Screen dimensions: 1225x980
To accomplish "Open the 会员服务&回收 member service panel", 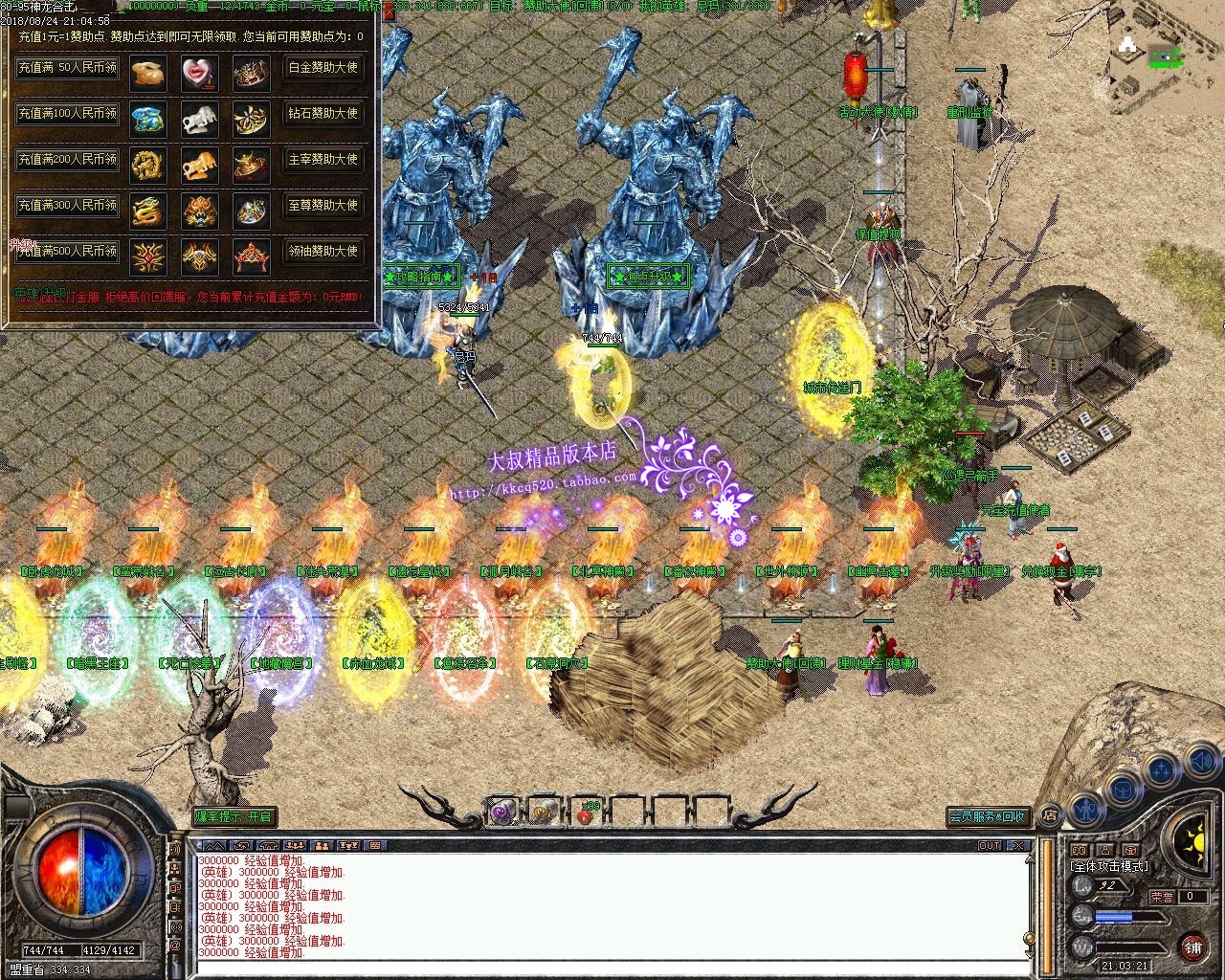I will pos(988,816).
